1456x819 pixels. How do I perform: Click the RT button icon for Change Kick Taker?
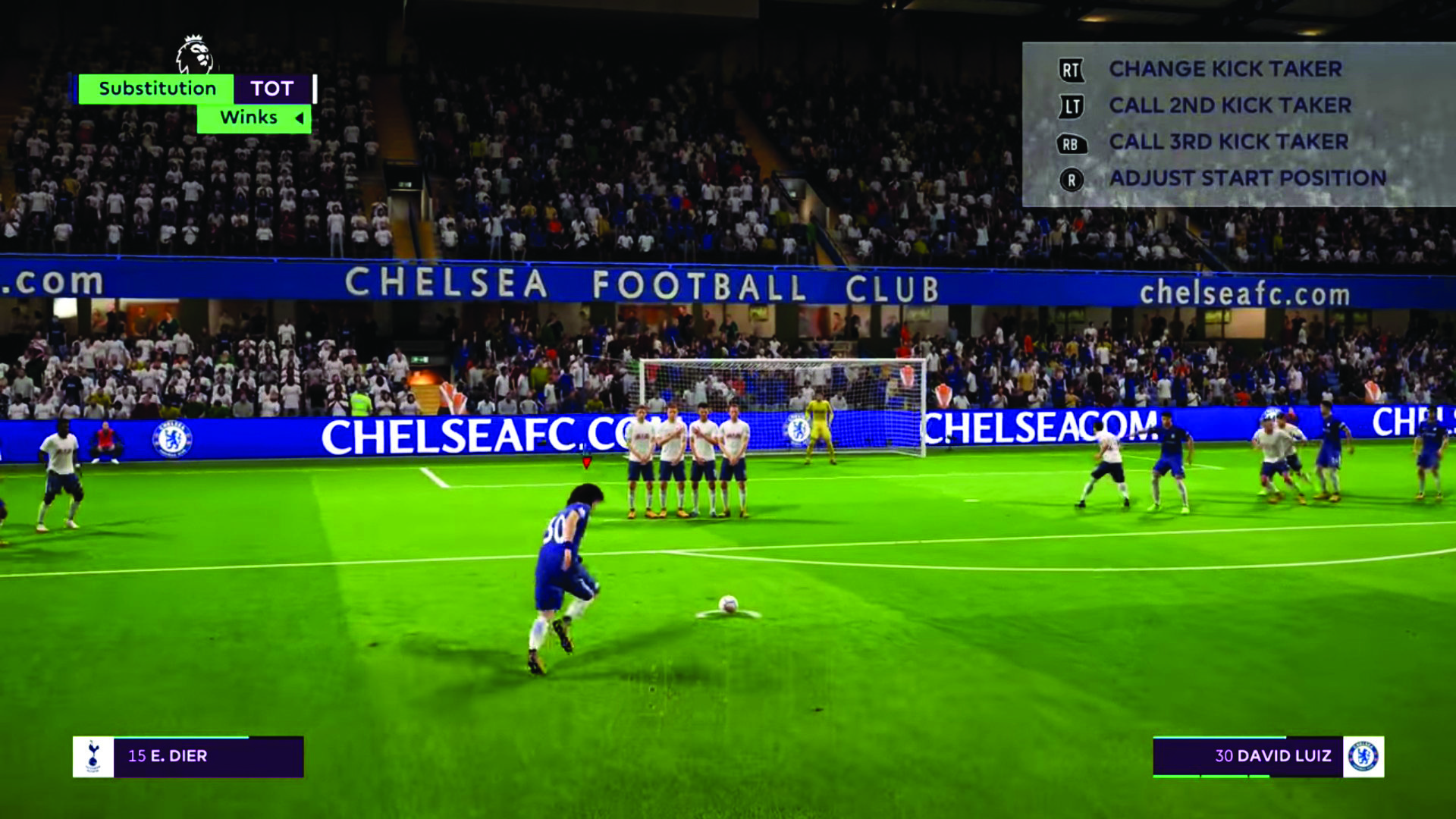[x=1070, y=69]
